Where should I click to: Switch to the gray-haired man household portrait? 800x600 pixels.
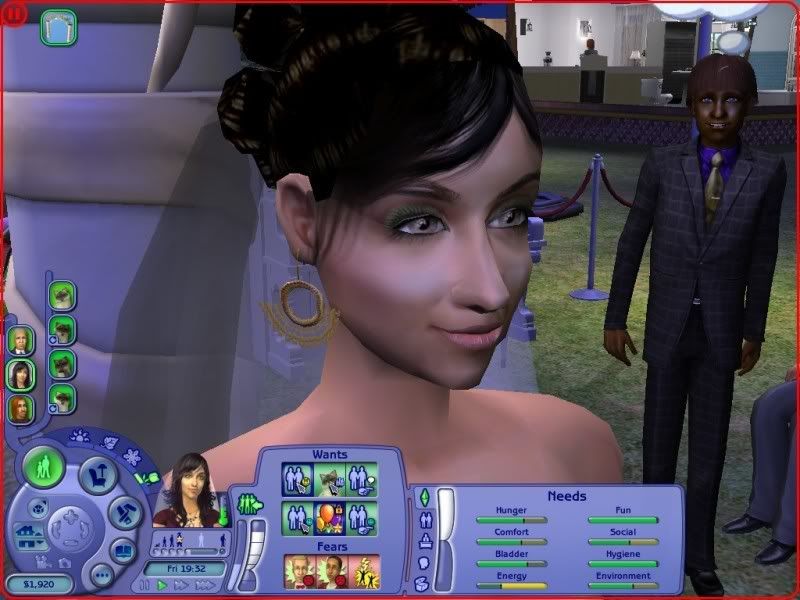click(x=20, y=340)
